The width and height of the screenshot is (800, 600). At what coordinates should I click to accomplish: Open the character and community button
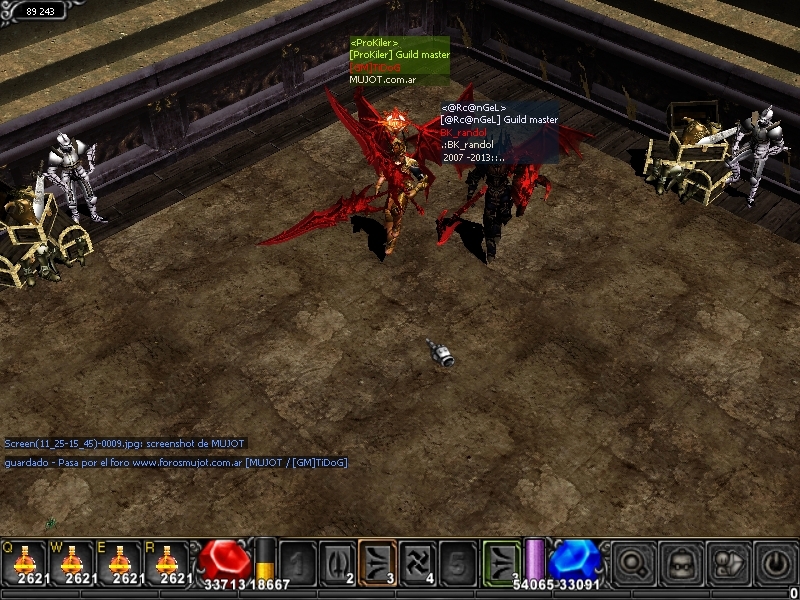(727, 562)
